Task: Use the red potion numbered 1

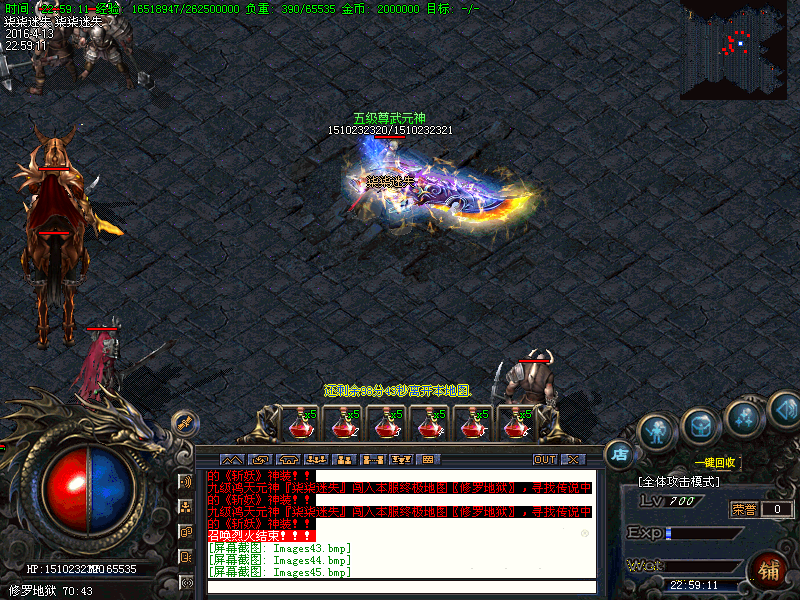Action: pos(299,424)
